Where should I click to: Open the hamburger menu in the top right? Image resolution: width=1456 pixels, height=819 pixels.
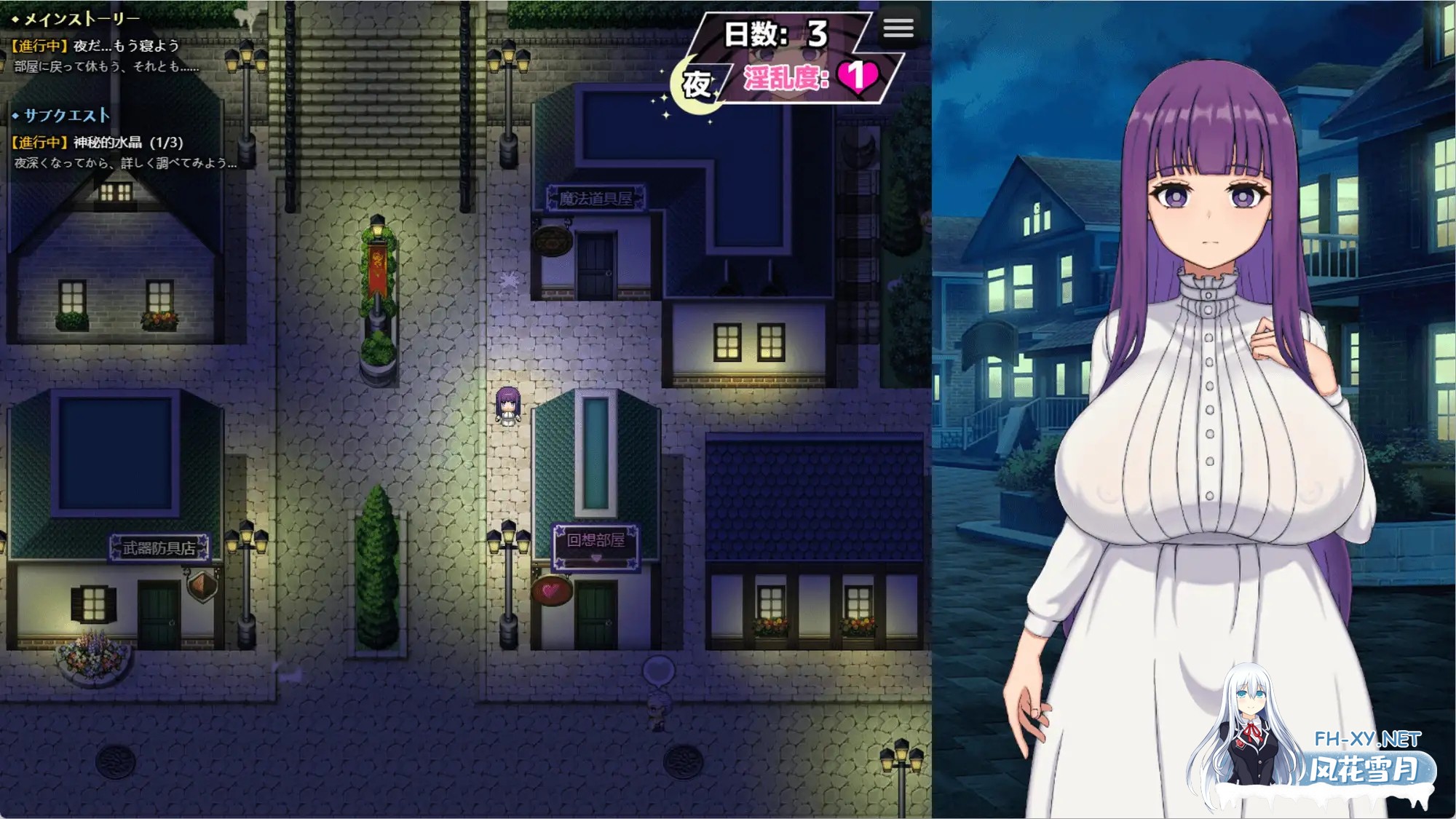tap(898, 29)
